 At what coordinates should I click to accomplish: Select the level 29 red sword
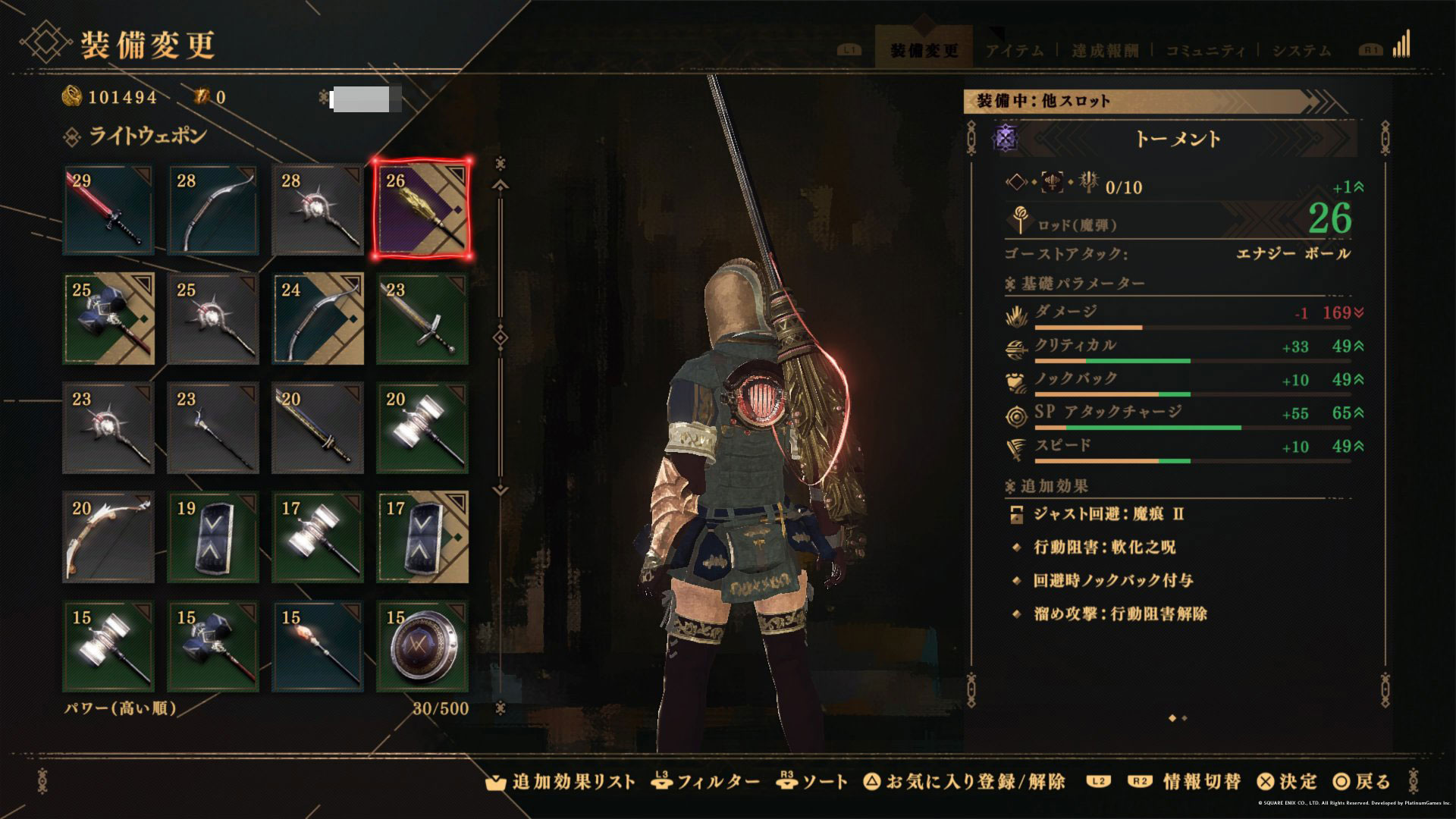coord(108,210)
